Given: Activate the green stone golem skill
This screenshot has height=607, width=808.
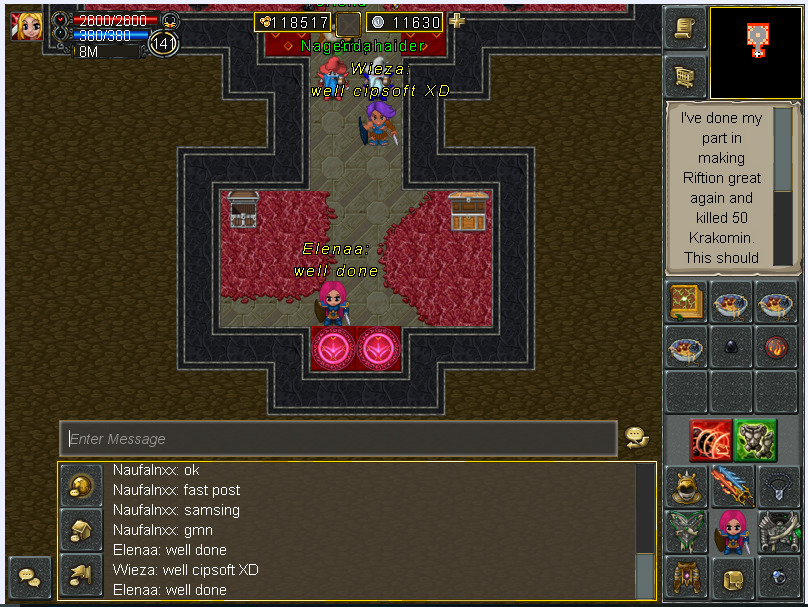Looking at the screenshot, I should point(756,440).
